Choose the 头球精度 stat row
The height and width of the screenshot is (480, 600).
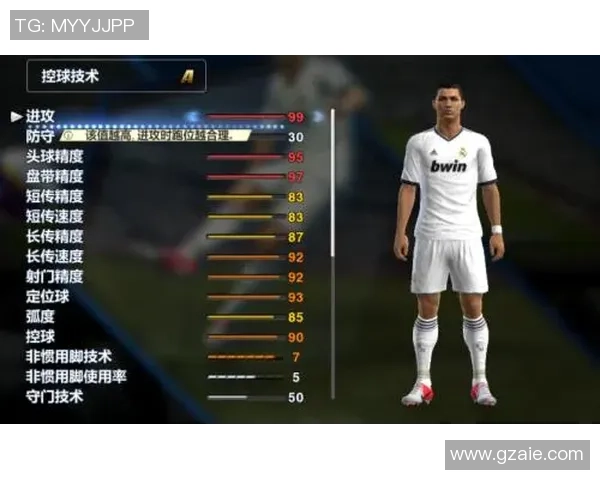55,157
